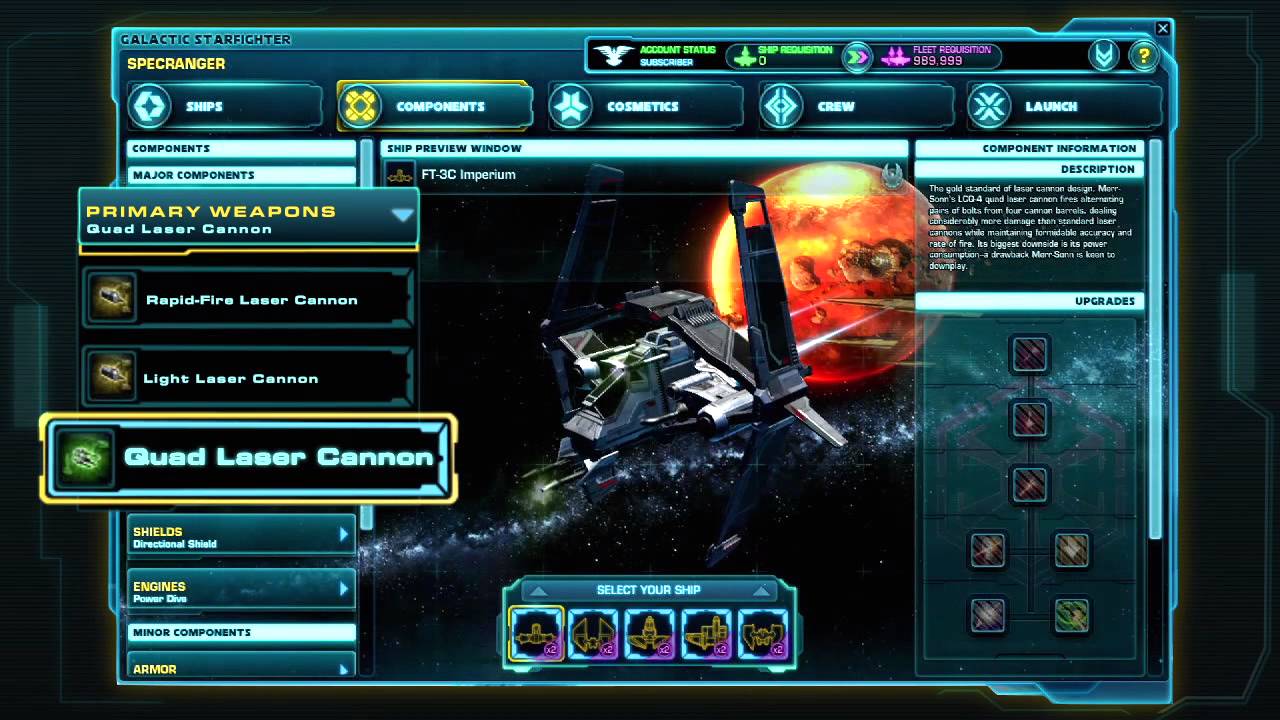This screenshot has height=720, width=1280.
Task: Open the Cosmetics tab
Action: 644,106
